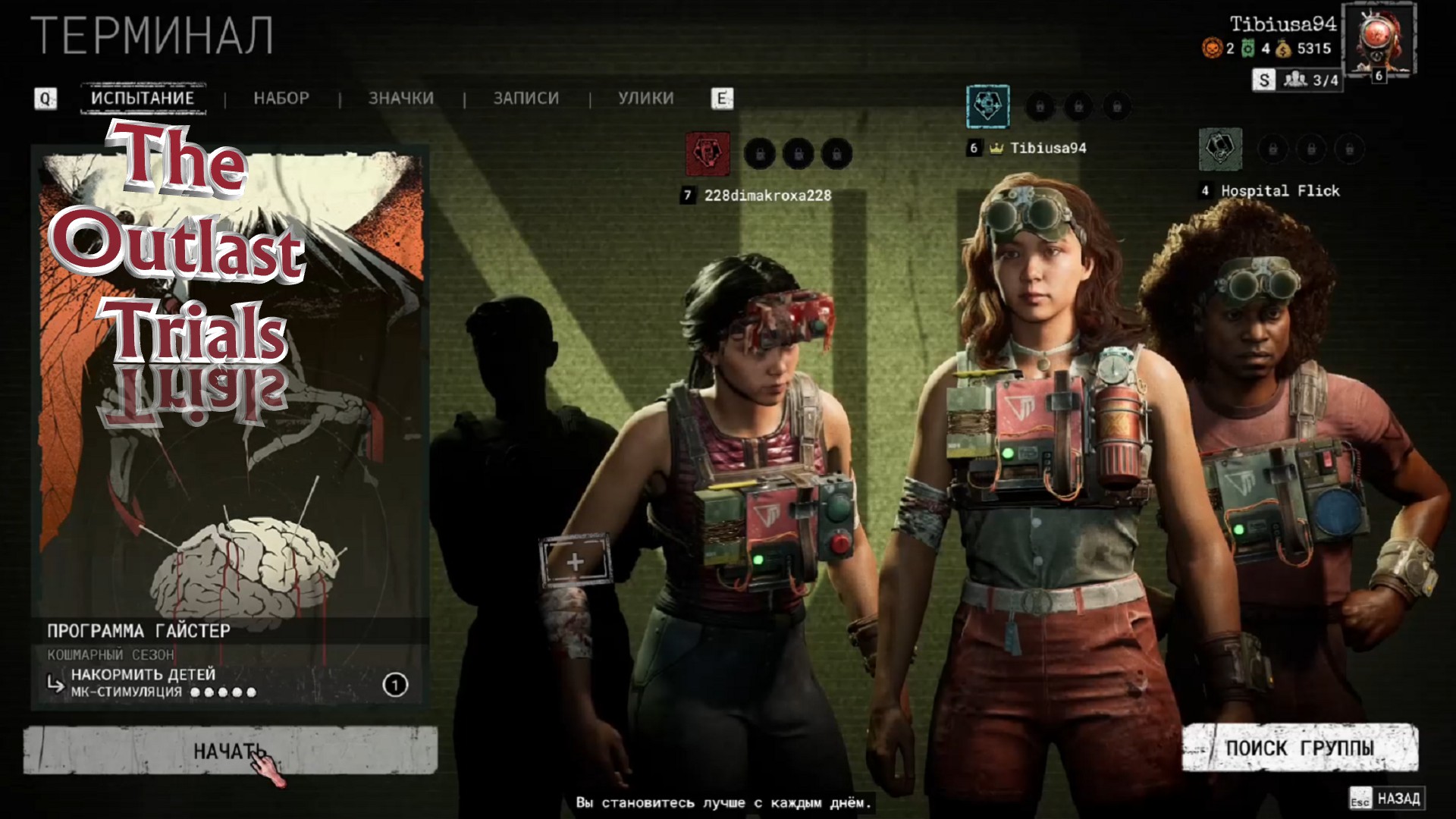
Task: Select player Hospital Flick's name
Action: click(x=1280, y=191)
